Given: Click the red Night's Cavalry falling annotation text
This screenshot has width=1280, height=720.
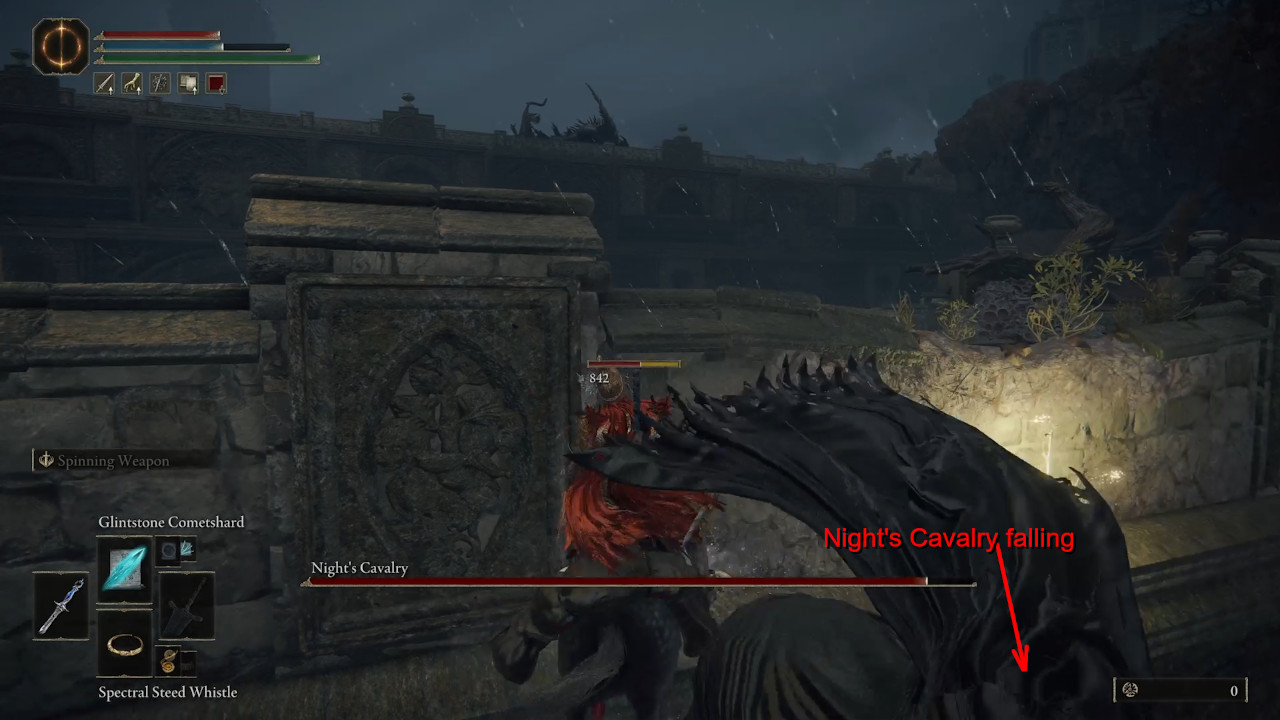Looking at the screenshot, I should [x=950, y=539].
